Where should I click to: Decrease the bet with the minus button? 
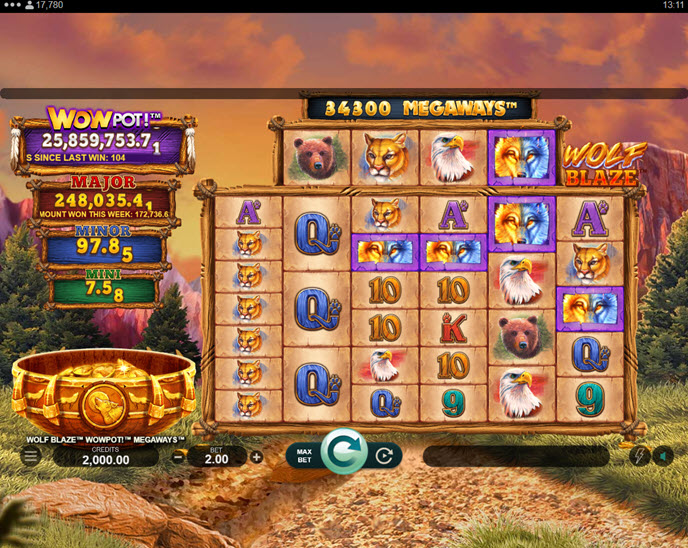(x=178, y=457)
